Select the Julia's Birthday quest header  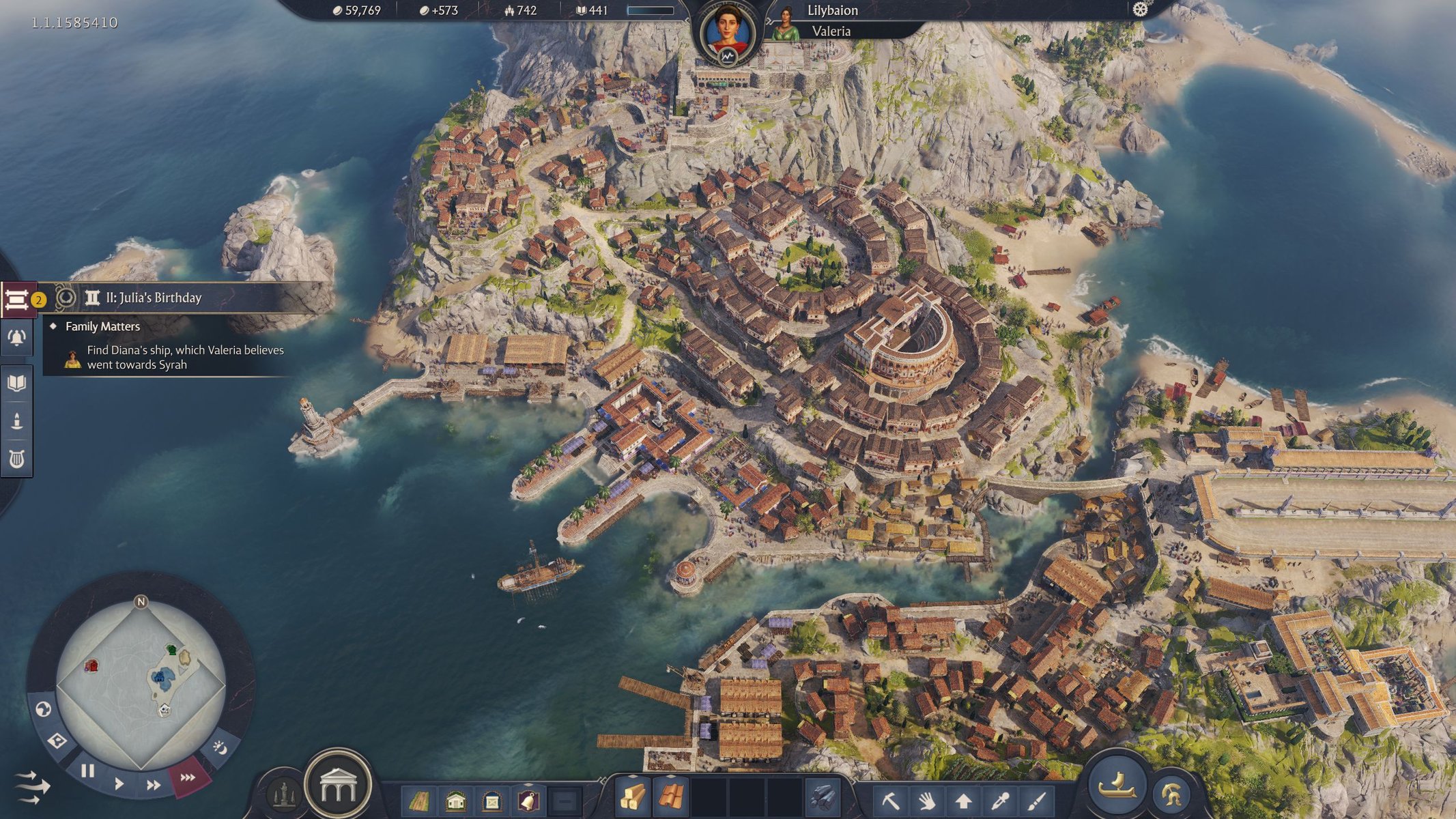[154, 298]
